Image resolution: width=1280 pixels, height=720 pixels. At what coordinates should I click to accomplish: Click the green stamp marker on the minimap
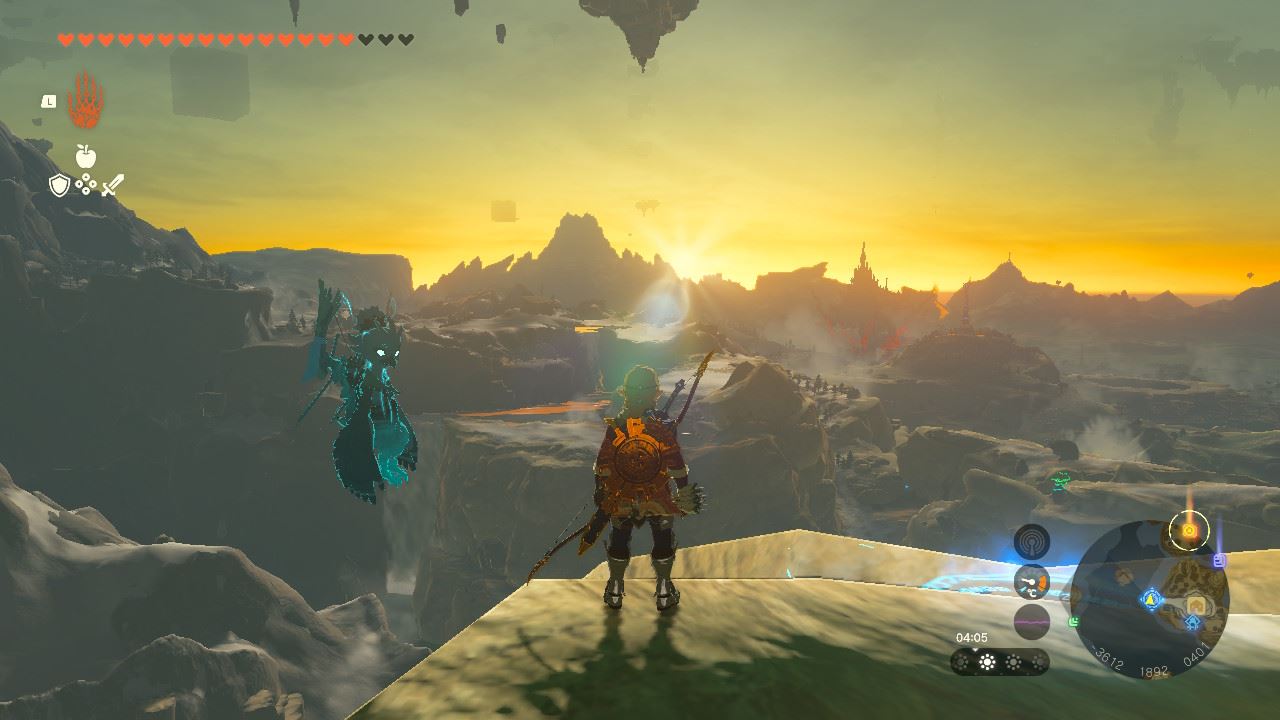coord(1074,621)
